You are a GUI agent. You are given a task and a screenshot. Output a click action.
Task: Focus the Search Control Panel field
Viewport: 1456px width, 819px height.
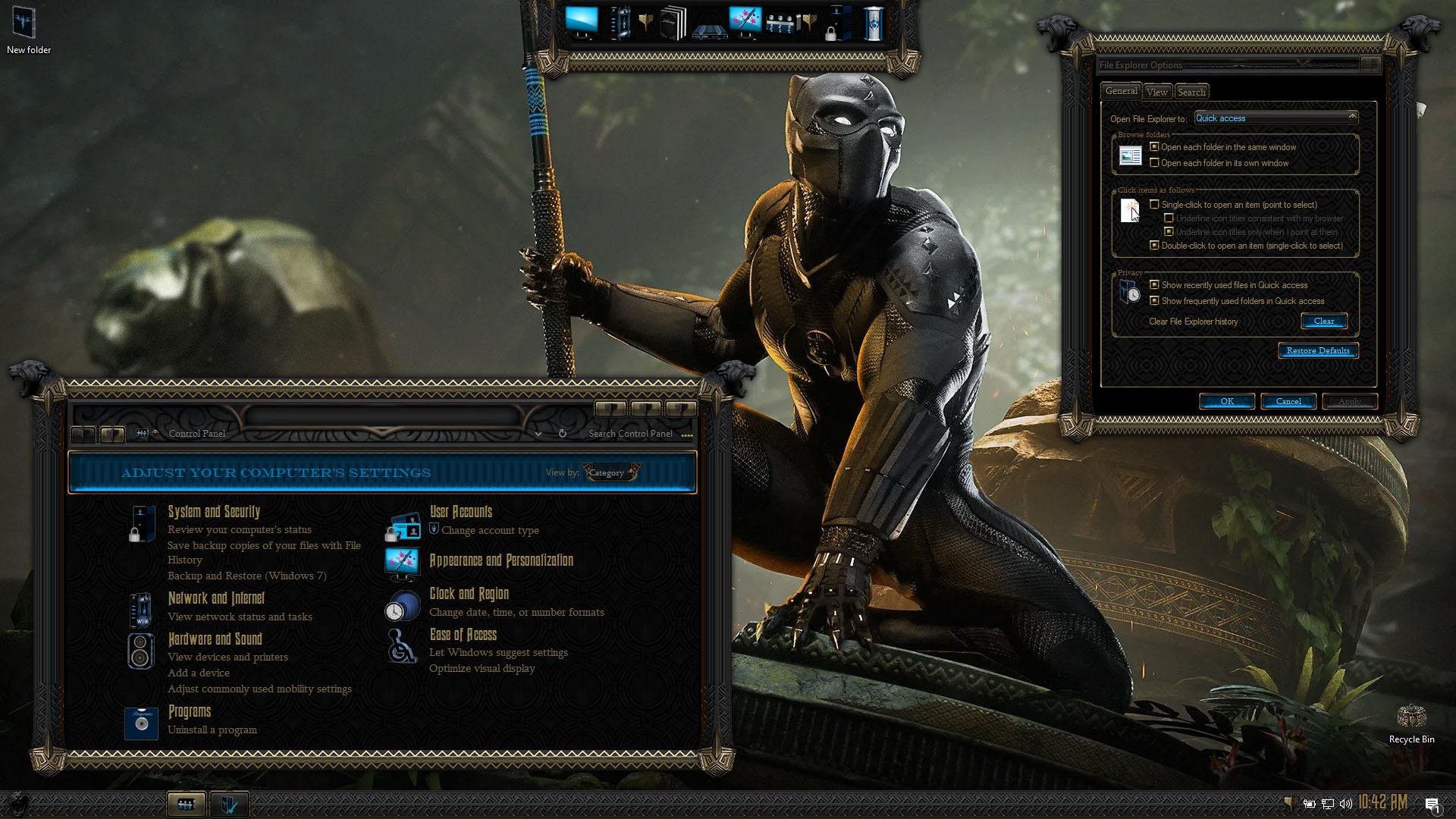pos(631,434)
